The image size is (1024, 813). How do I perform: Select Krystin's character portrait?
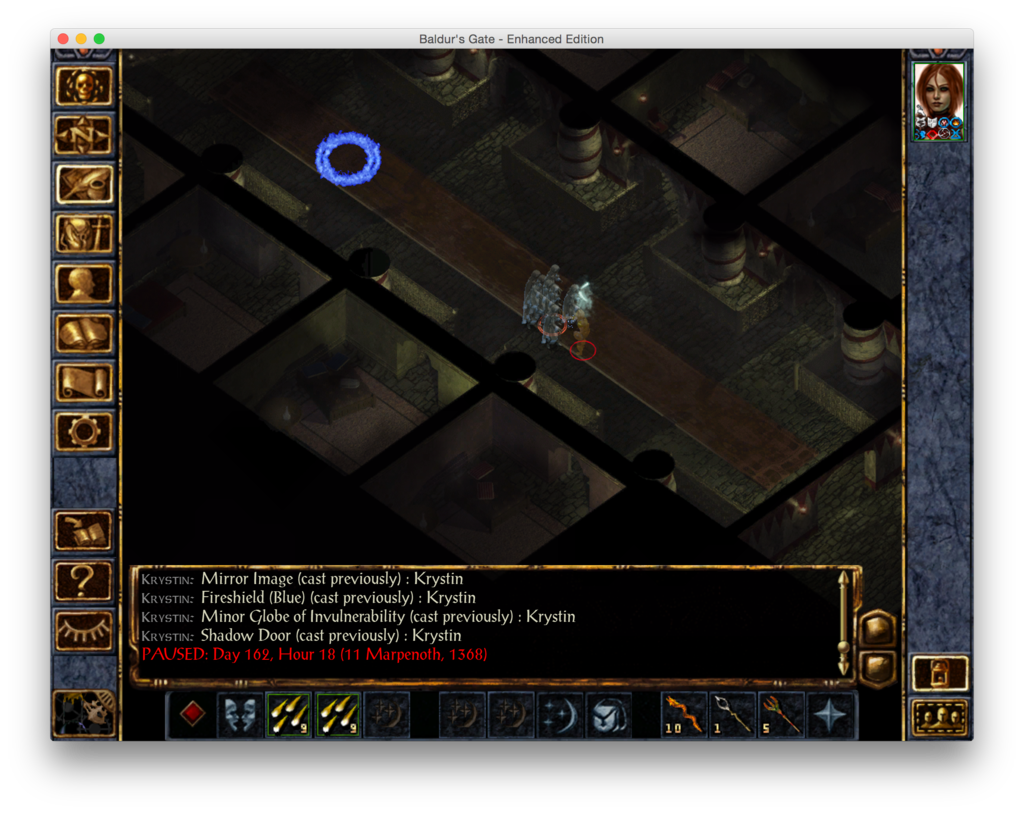click(939, 100)
